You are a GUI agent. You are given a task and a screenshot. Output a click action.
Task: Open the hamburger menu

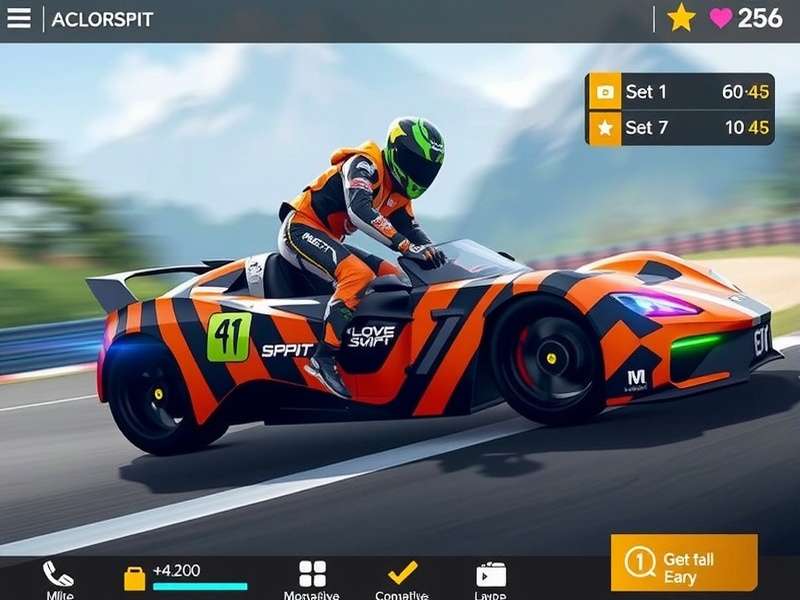pos(19,19)
